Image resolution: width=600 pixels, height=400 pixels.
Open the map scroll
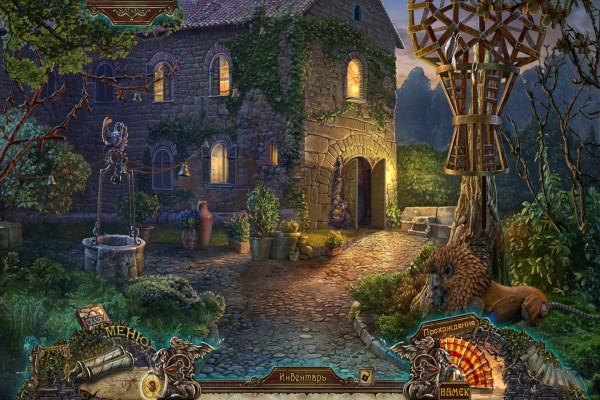(98, 364)
